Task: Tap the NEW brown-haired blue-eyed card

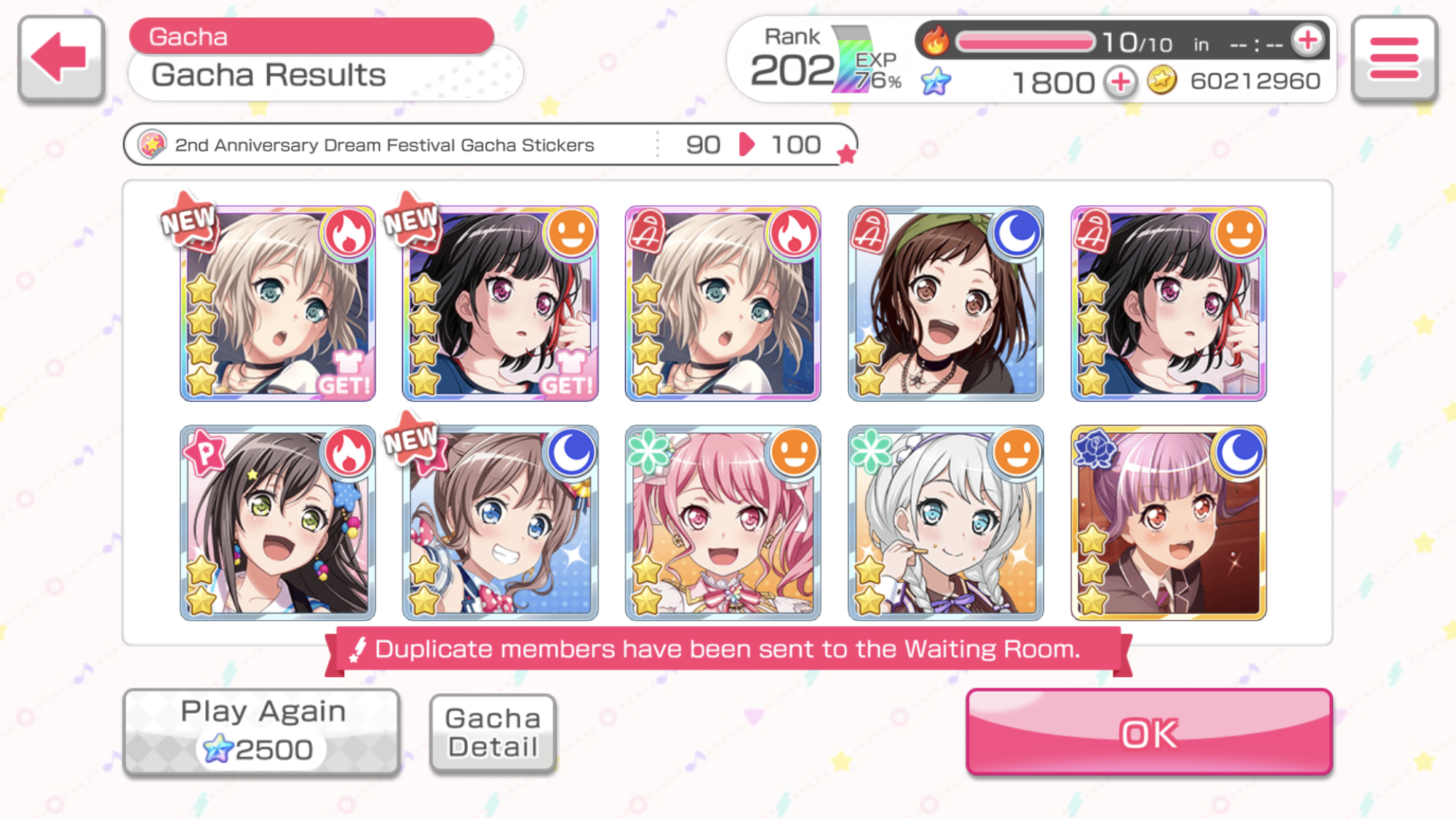Action: tap(501, 524)
